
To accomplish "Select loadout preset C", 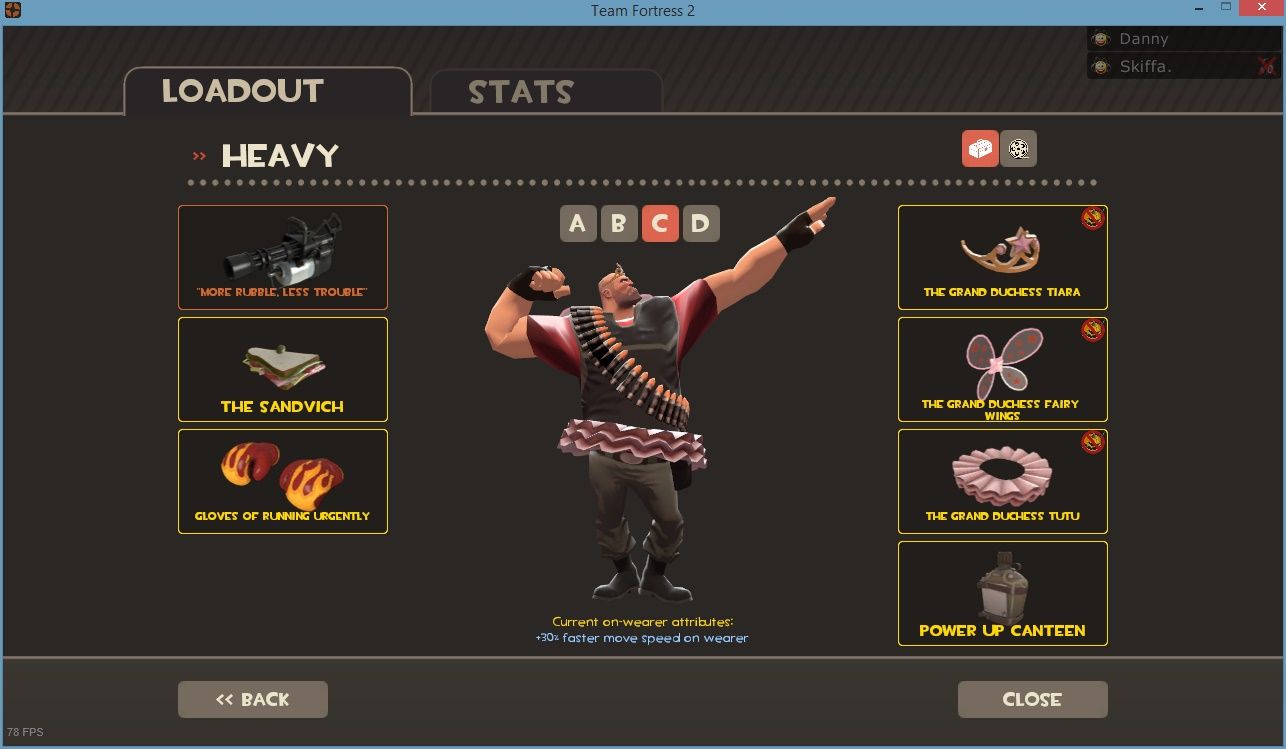I will point(660,223).
